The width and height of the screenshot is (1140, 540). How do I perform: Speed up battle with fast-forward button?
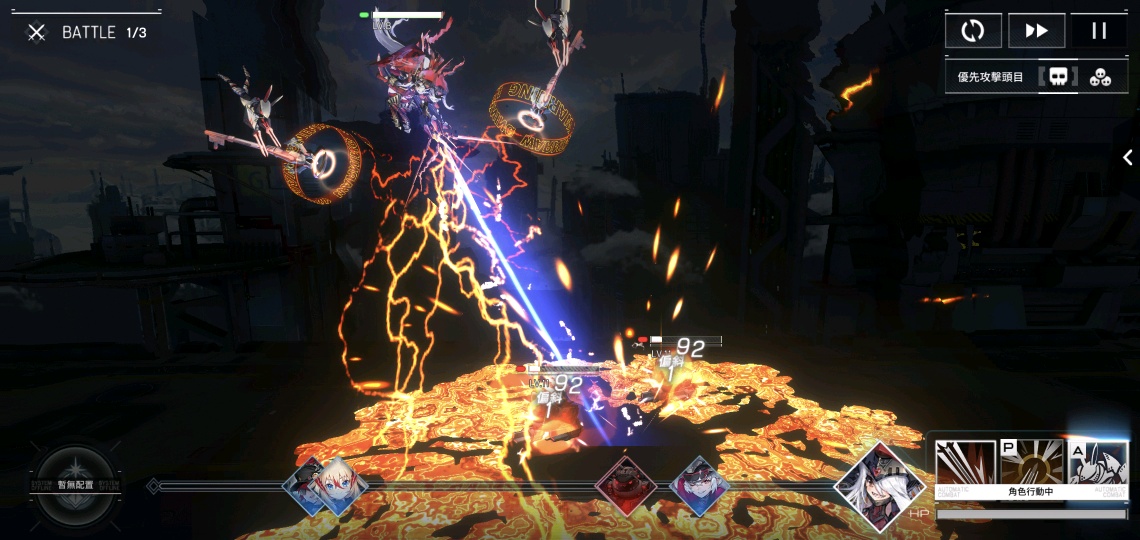point(1036,30)
